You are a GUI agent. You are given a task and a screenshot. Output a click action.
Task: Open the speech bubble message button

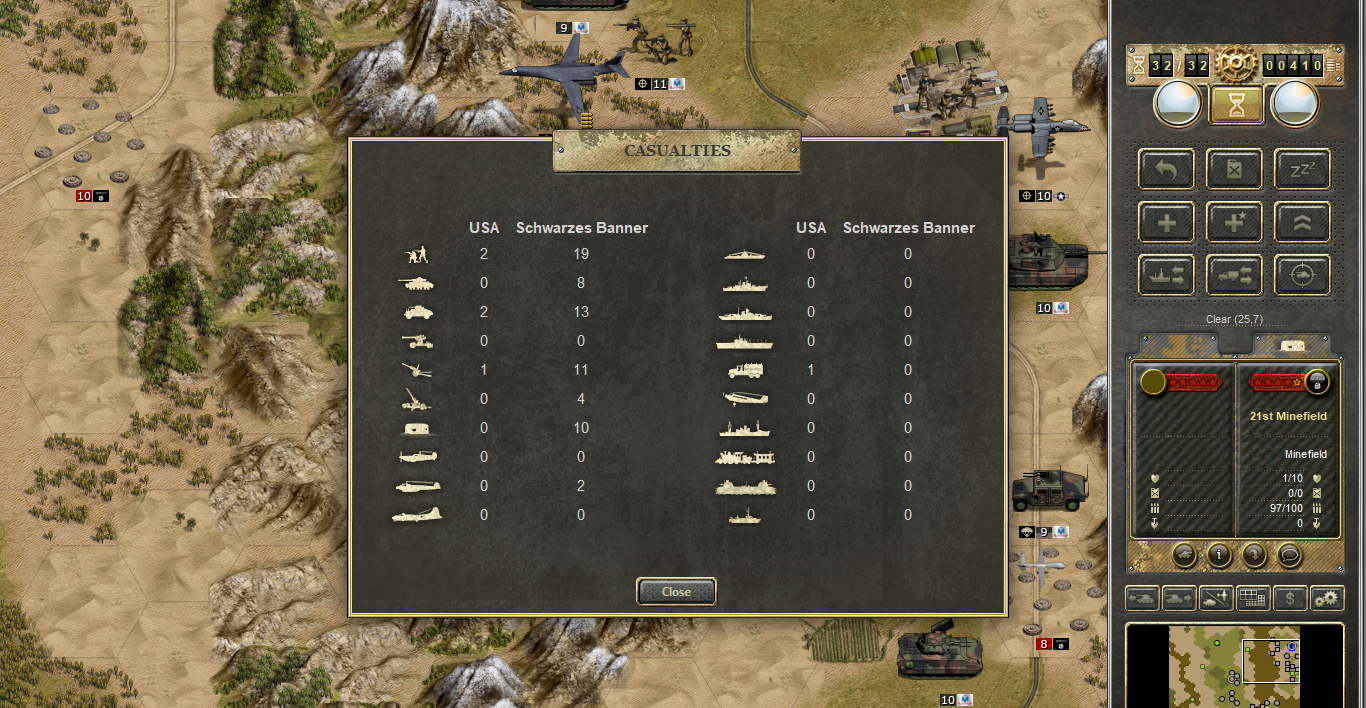[x=1290, y=555]
